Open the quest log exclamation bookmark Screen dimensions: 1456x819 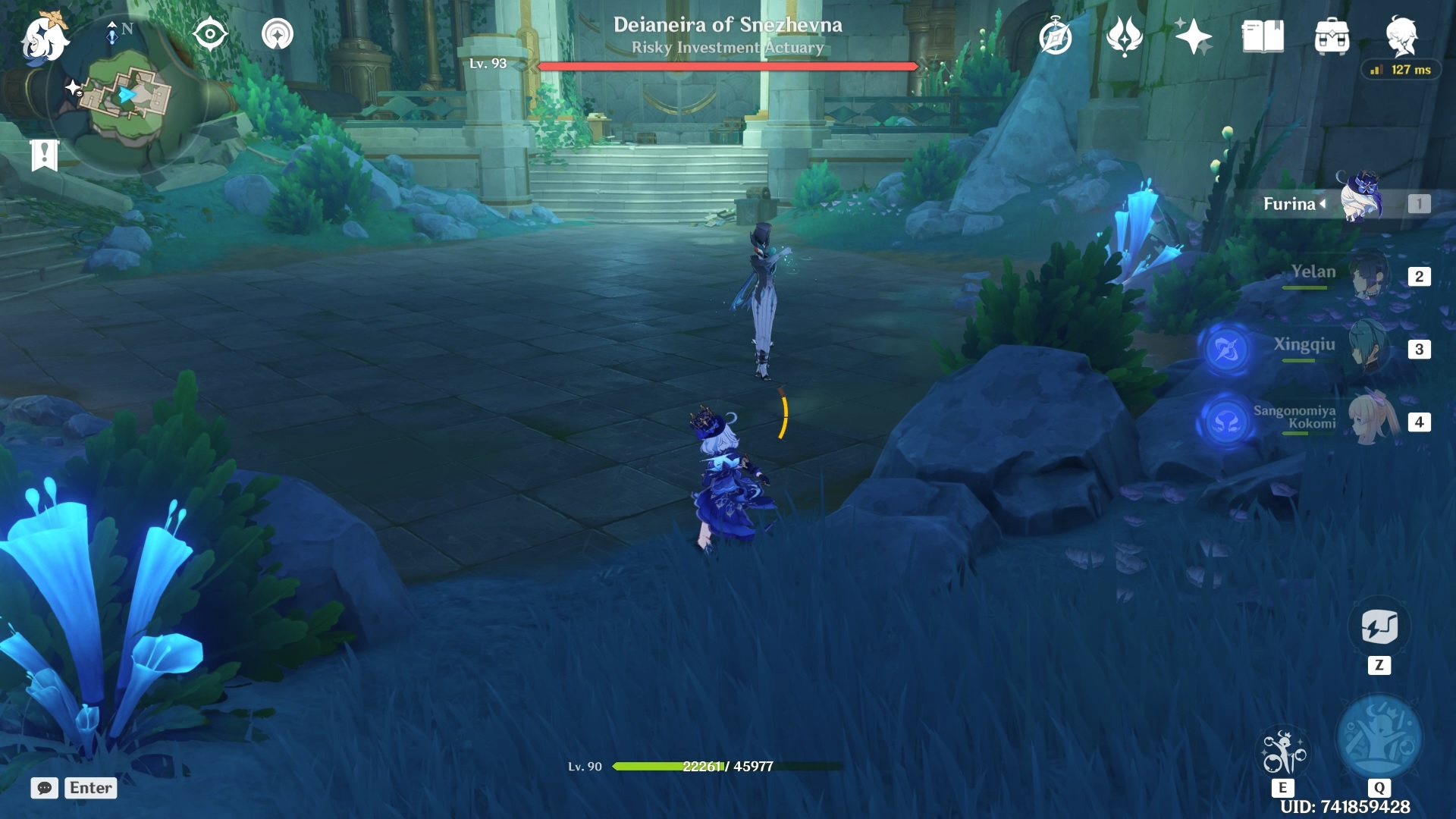point(44,155)
